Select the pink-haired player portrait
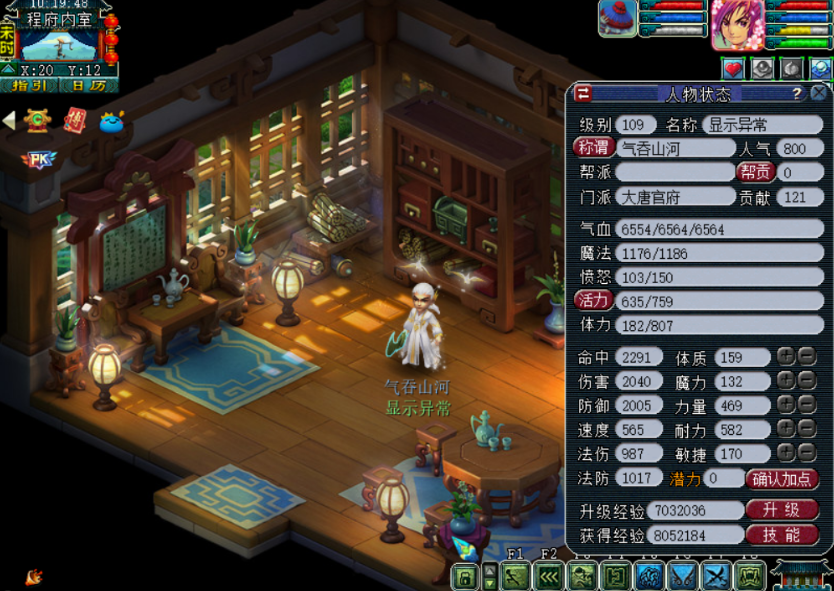This screenshot has width=834, height=591. [x=737, y=24]
